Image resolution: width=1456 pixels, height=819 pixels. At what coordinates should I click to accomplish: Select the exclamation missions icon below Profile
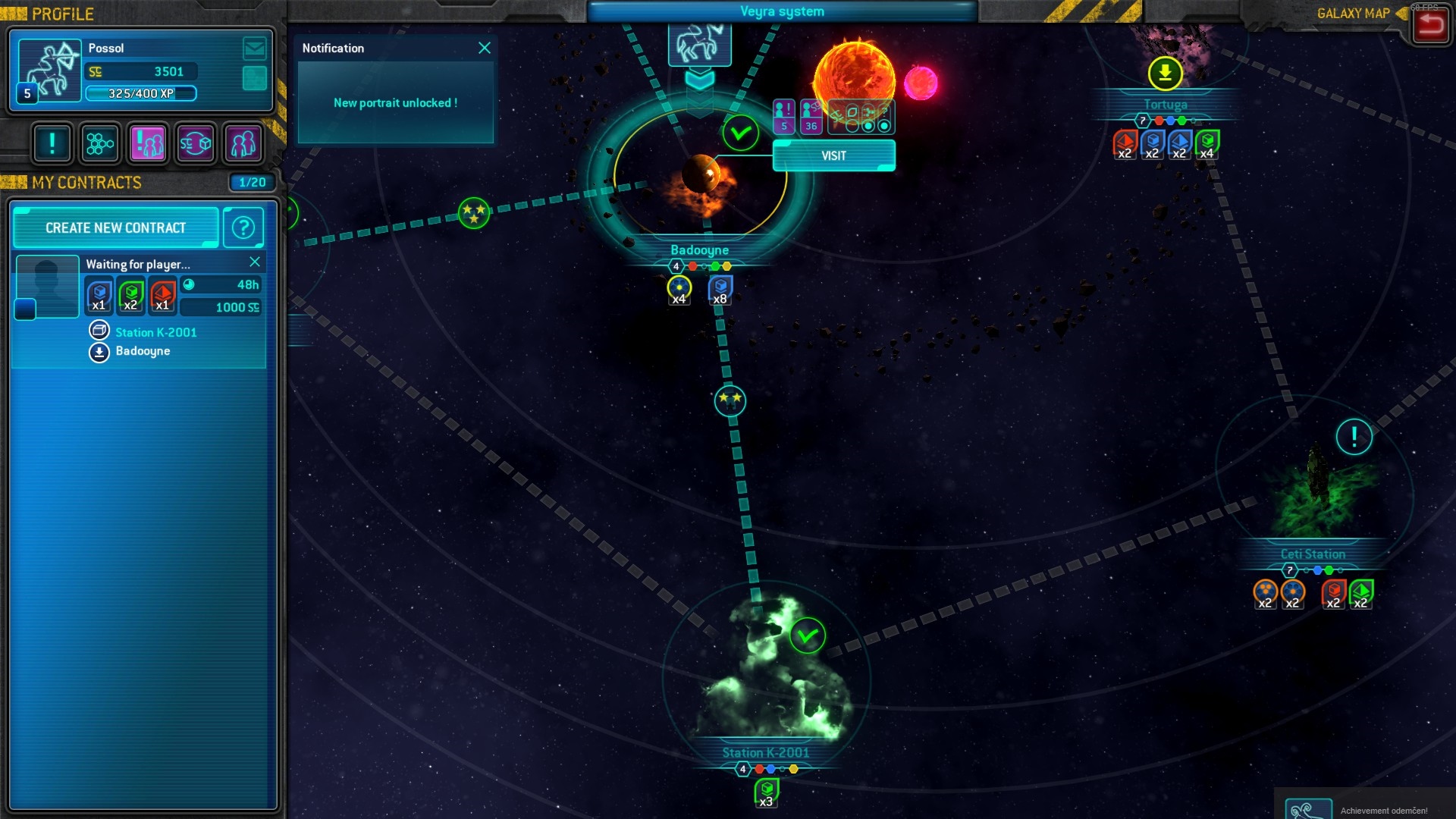(52, 143)
